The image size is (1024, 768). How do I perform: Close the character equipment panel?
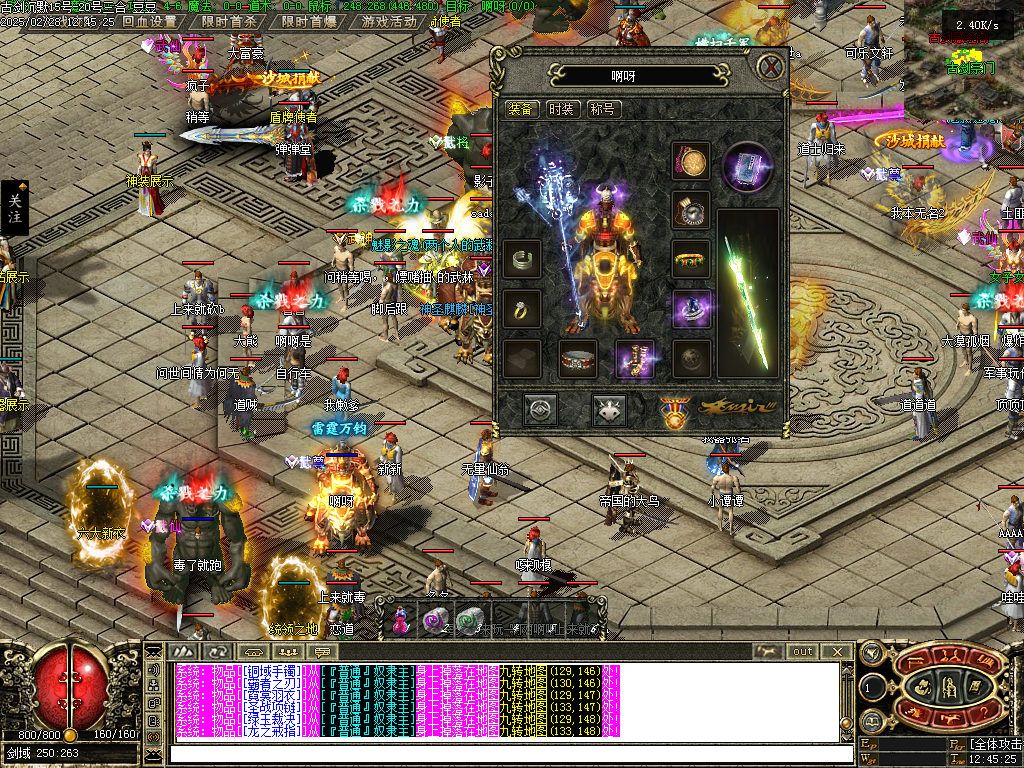click(x=769, y=68)
